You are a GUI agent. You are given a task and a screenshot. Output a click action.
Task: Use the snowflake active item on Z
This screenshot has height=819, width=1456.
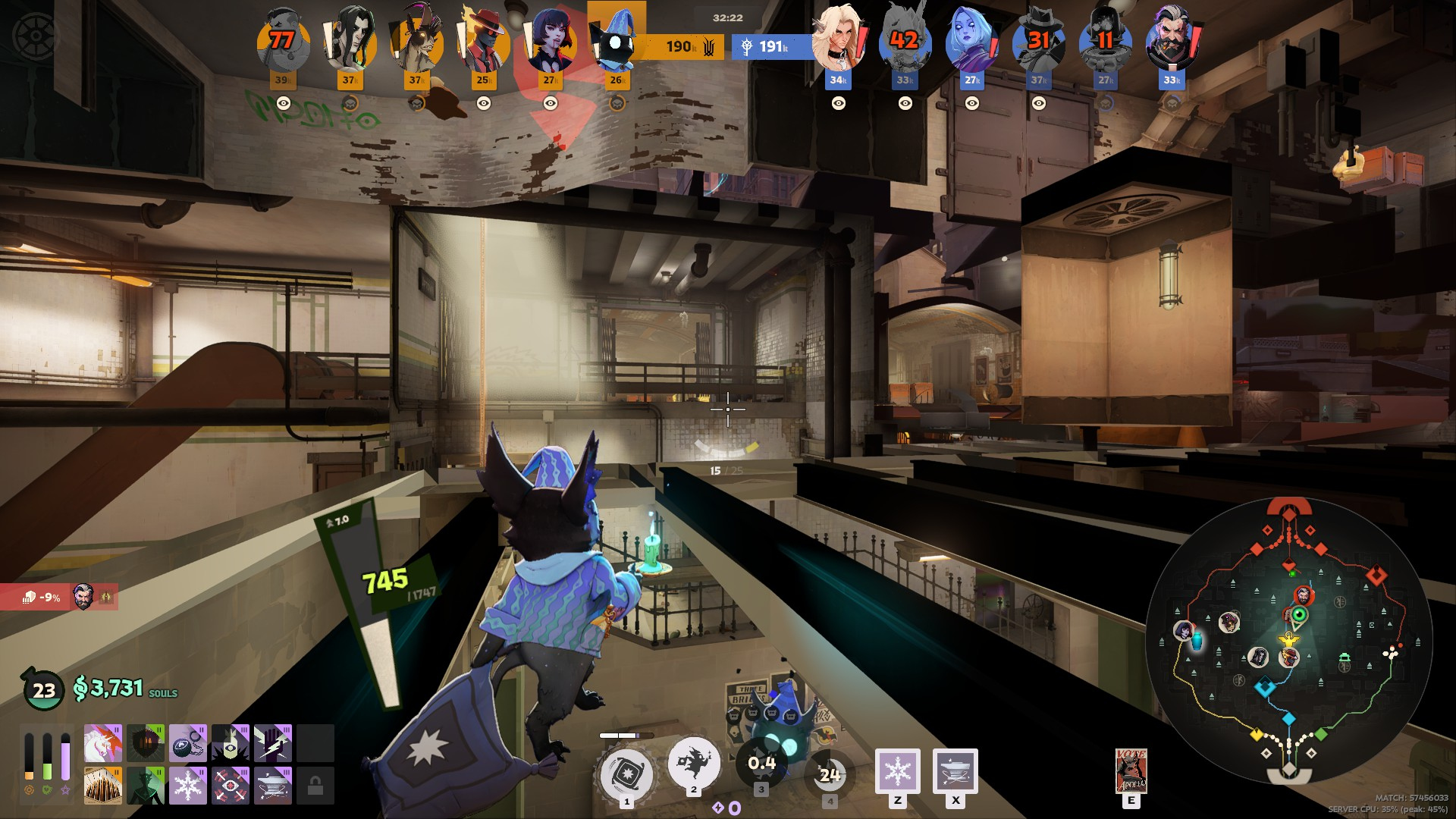pyautogui.click(x=897, y=771)
